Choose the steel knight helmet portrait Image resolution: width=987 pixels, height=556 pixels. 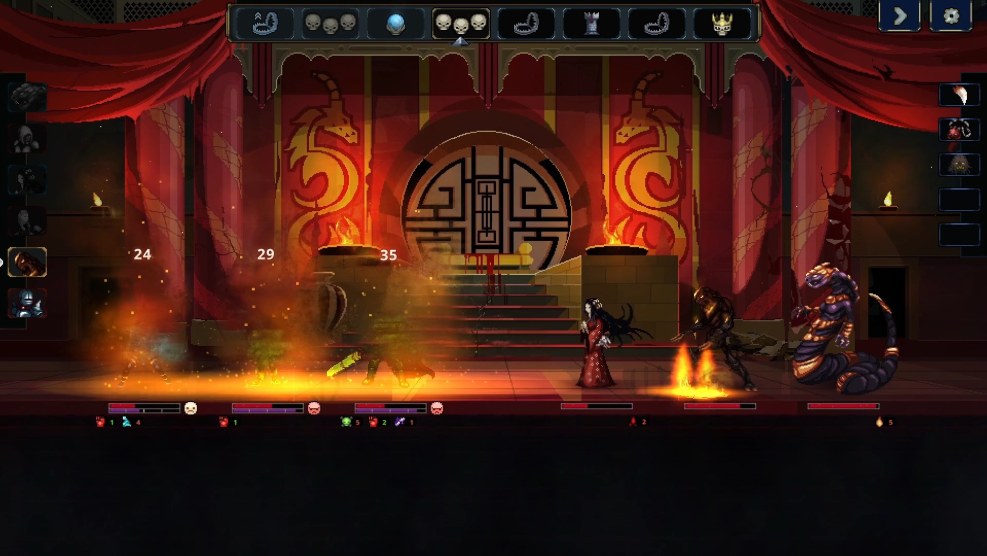tap(28, 303)
